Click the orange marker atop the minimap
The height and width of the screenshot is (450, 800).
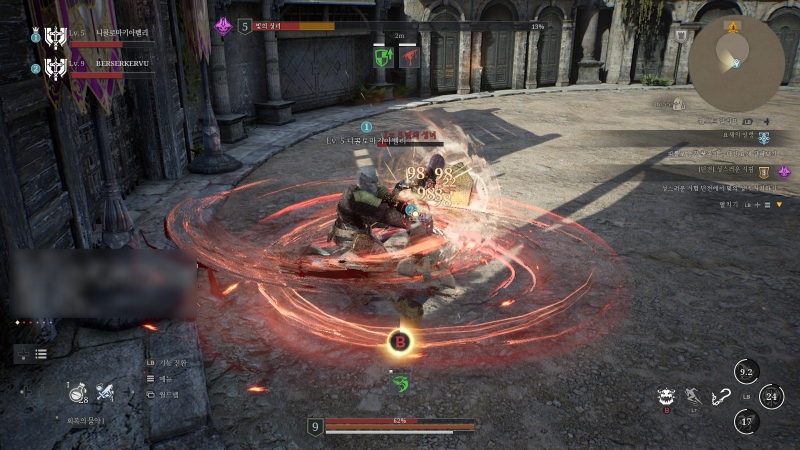734,24
